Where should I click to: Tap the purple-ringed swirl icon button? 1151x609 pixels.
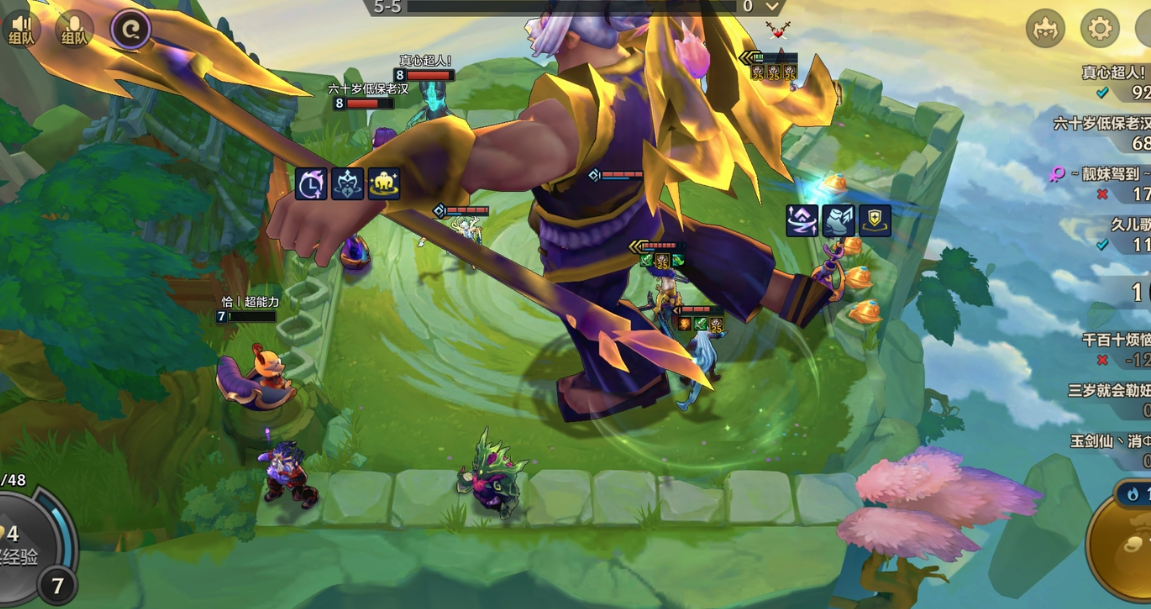(130, 30)
